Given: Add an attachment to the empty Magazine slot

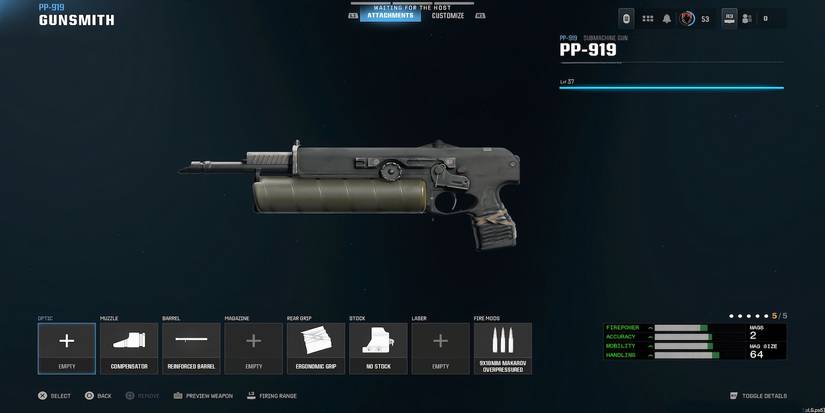Looking at the screenshot, I should [x=253, y=348].
